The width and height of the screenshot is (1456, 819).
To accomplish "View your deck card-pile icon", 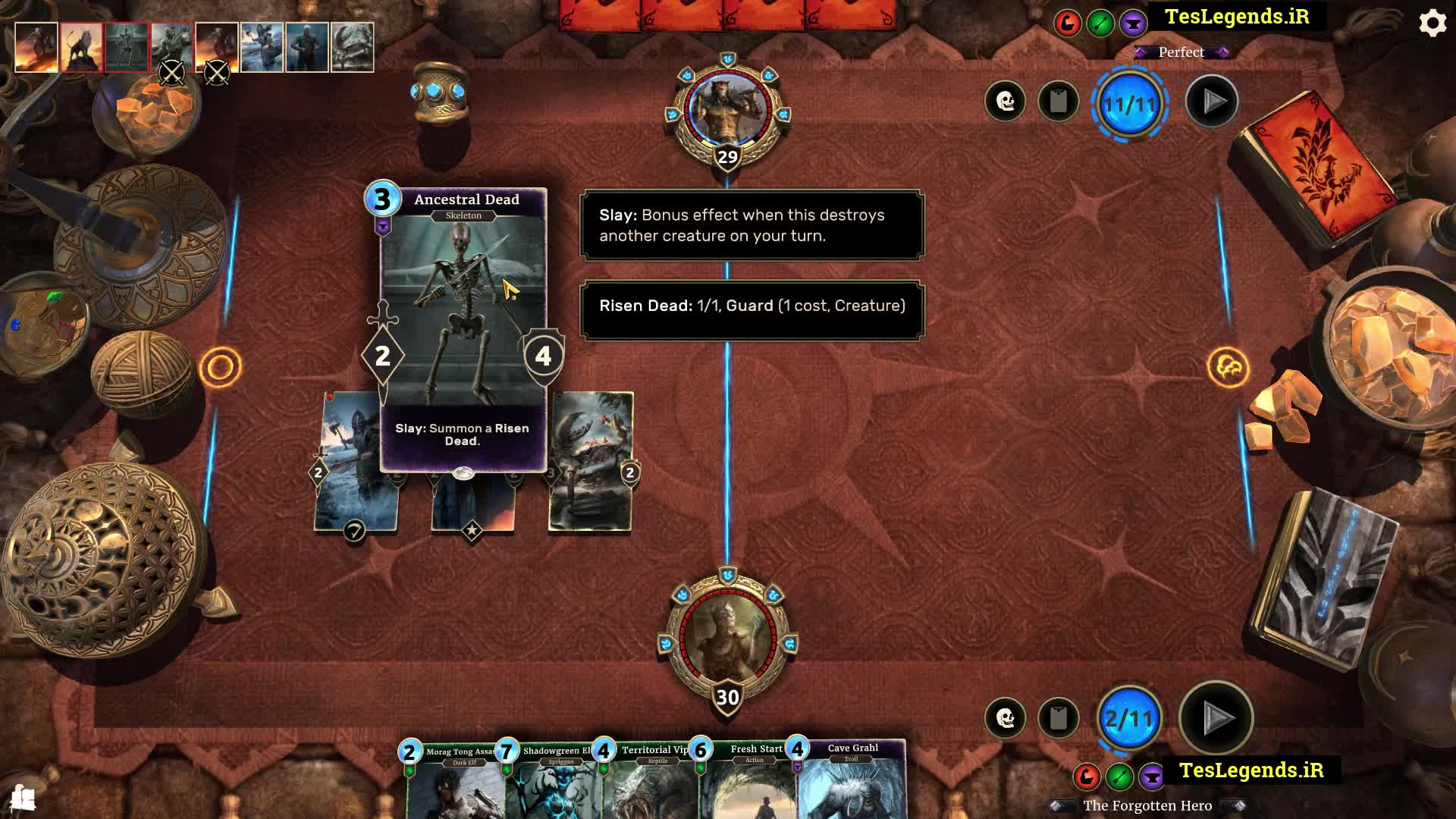I will click(x=1059, y=717).
